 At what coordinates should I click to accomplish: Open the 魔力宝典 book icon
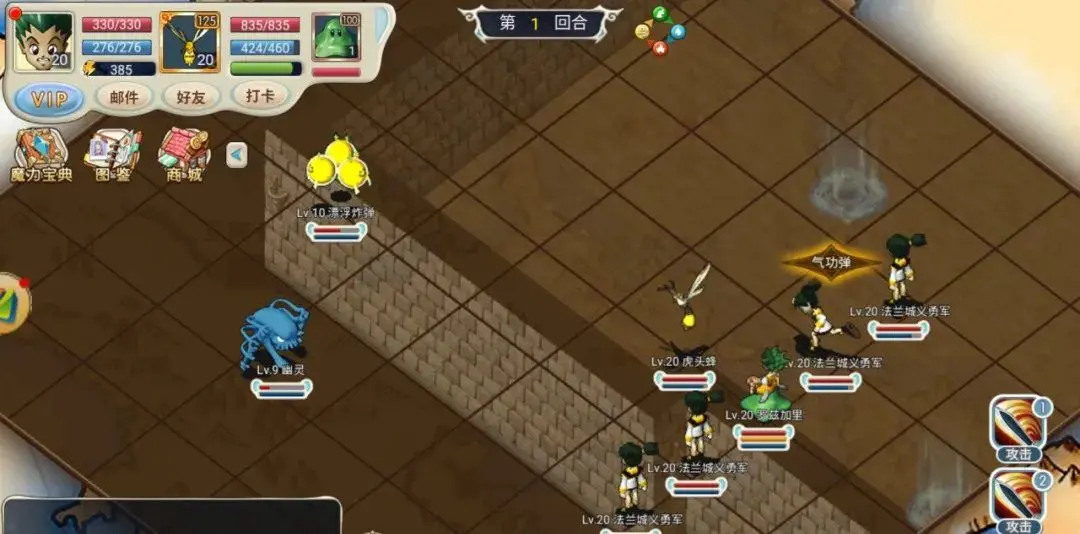coord(40,156)
